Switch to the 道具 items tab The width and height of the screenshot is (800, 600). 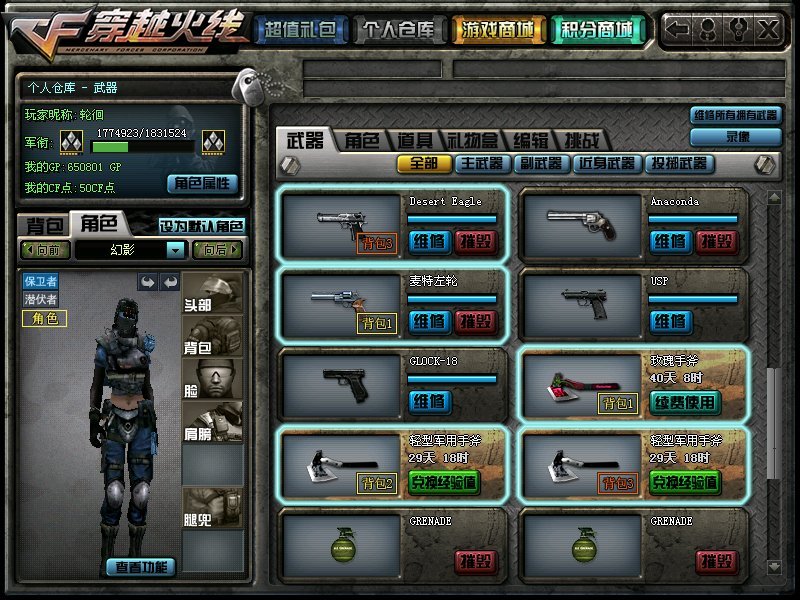[415, 140]
